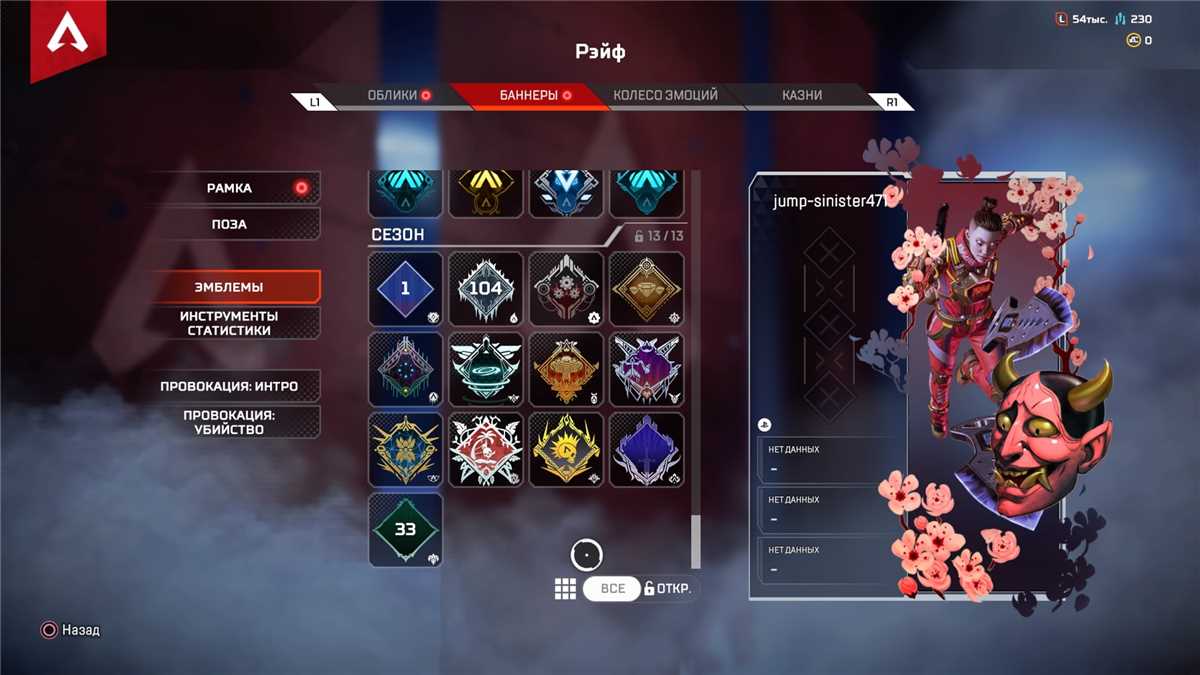Select ИНСТРУМЕНТЫ СТАТИСТИКИ menu entry
Screen dimensions: 1200x675
[236, 323]
